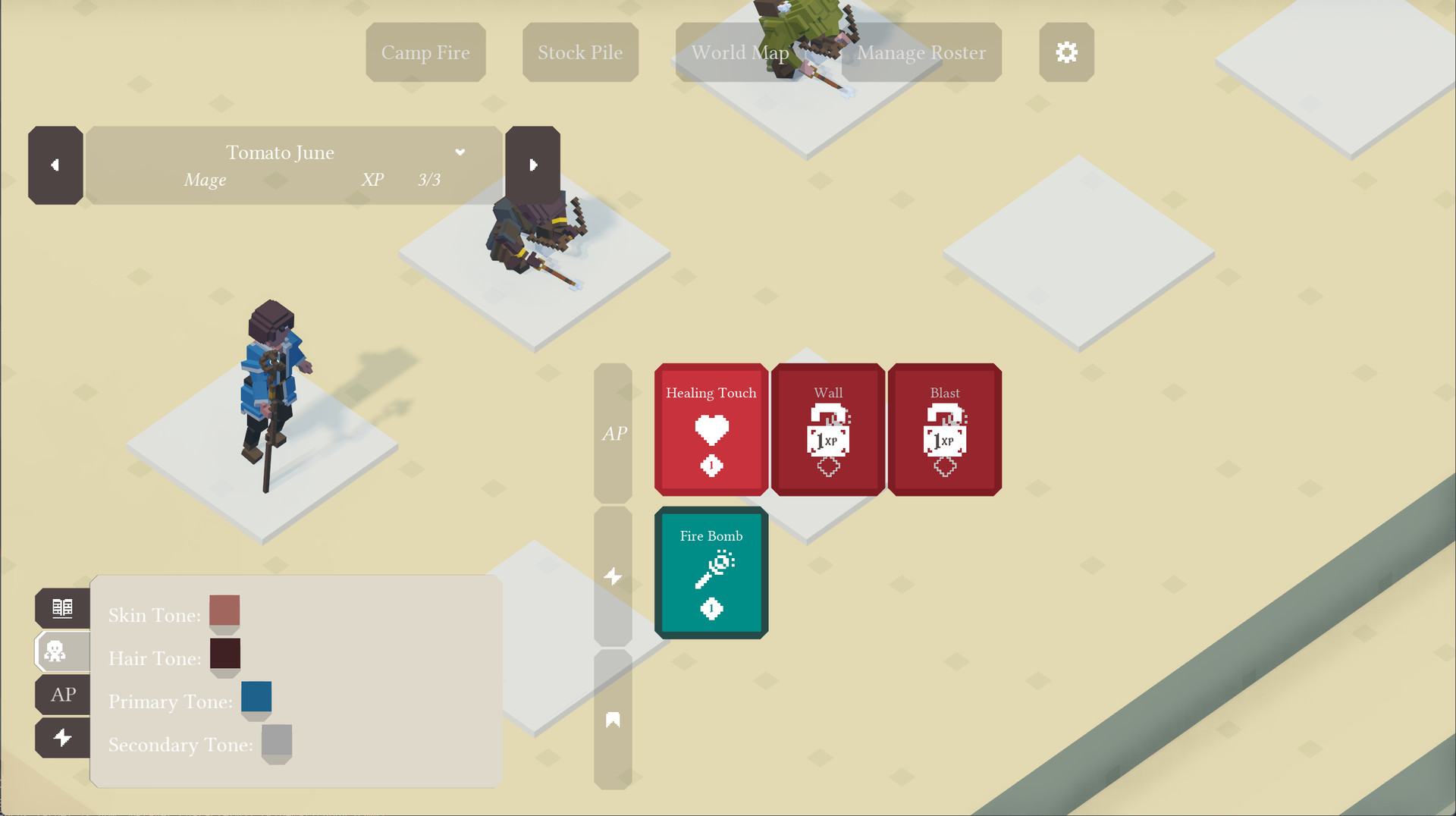Select the Fire Bomb wand ability card
The width and height of the screenshot is (1456, 816).
point(711,566)
